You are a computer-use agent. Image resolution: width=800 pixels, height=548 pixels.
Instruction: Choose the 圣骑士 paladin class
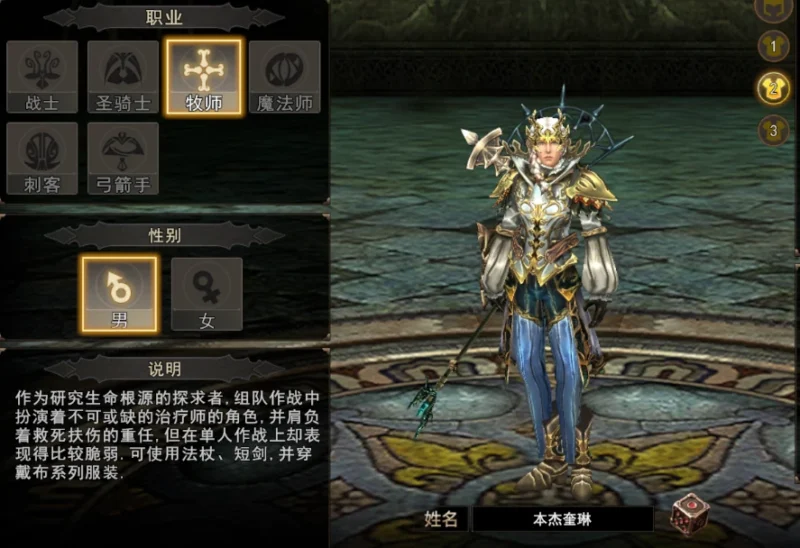point(123,77)
